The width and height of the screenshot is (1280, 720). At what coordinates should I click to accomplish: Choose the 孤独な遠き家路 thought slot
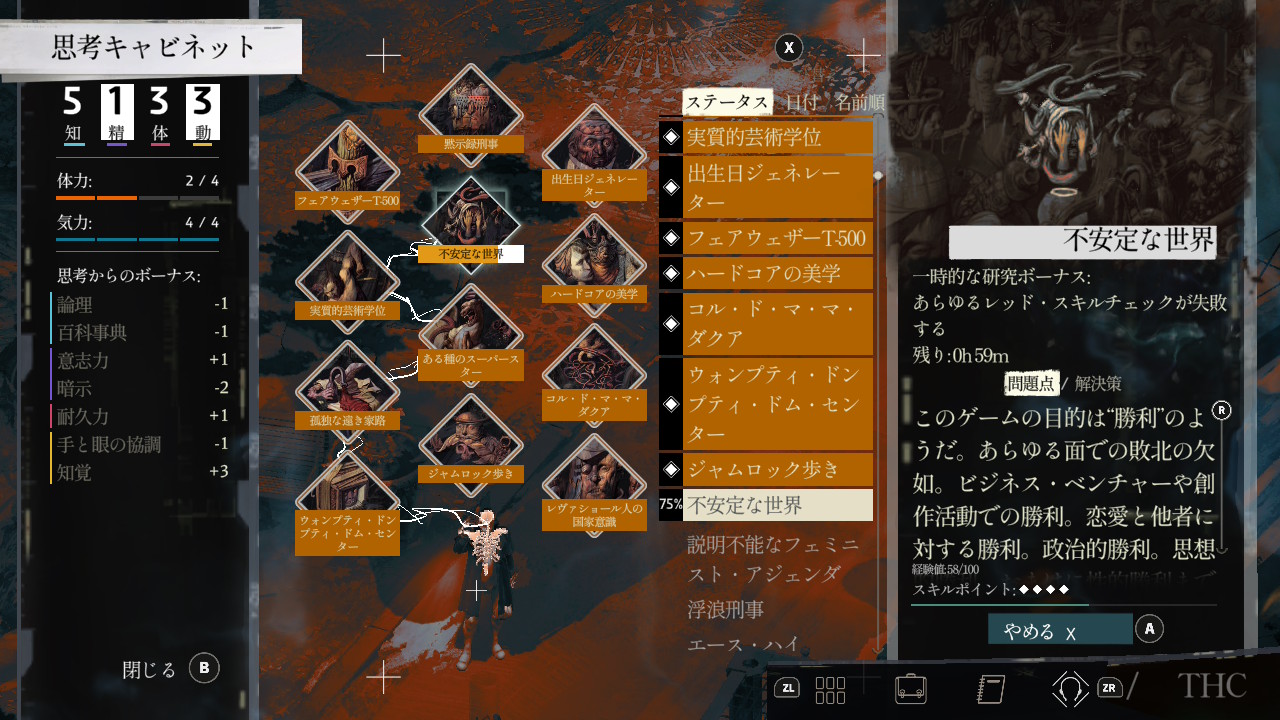[348, 388]
